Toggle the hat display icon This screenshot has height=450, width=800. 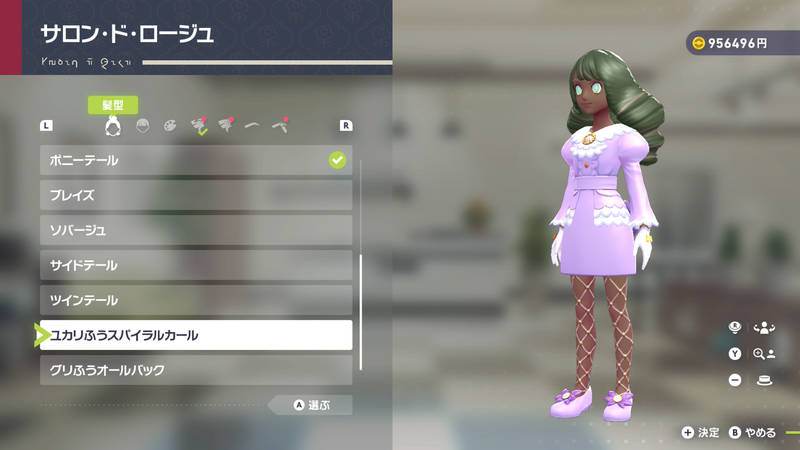[x=765, y=380]
